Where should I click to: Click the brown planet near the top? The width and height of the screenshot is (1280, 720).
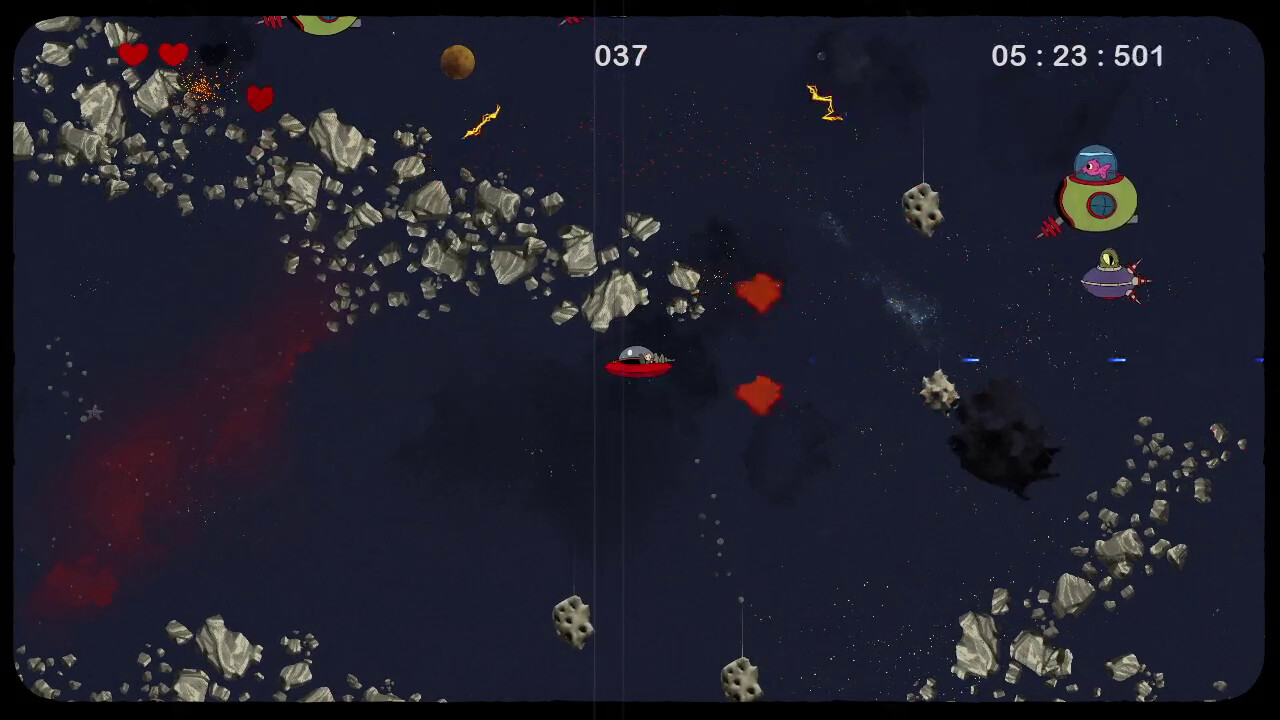[456, 61]
